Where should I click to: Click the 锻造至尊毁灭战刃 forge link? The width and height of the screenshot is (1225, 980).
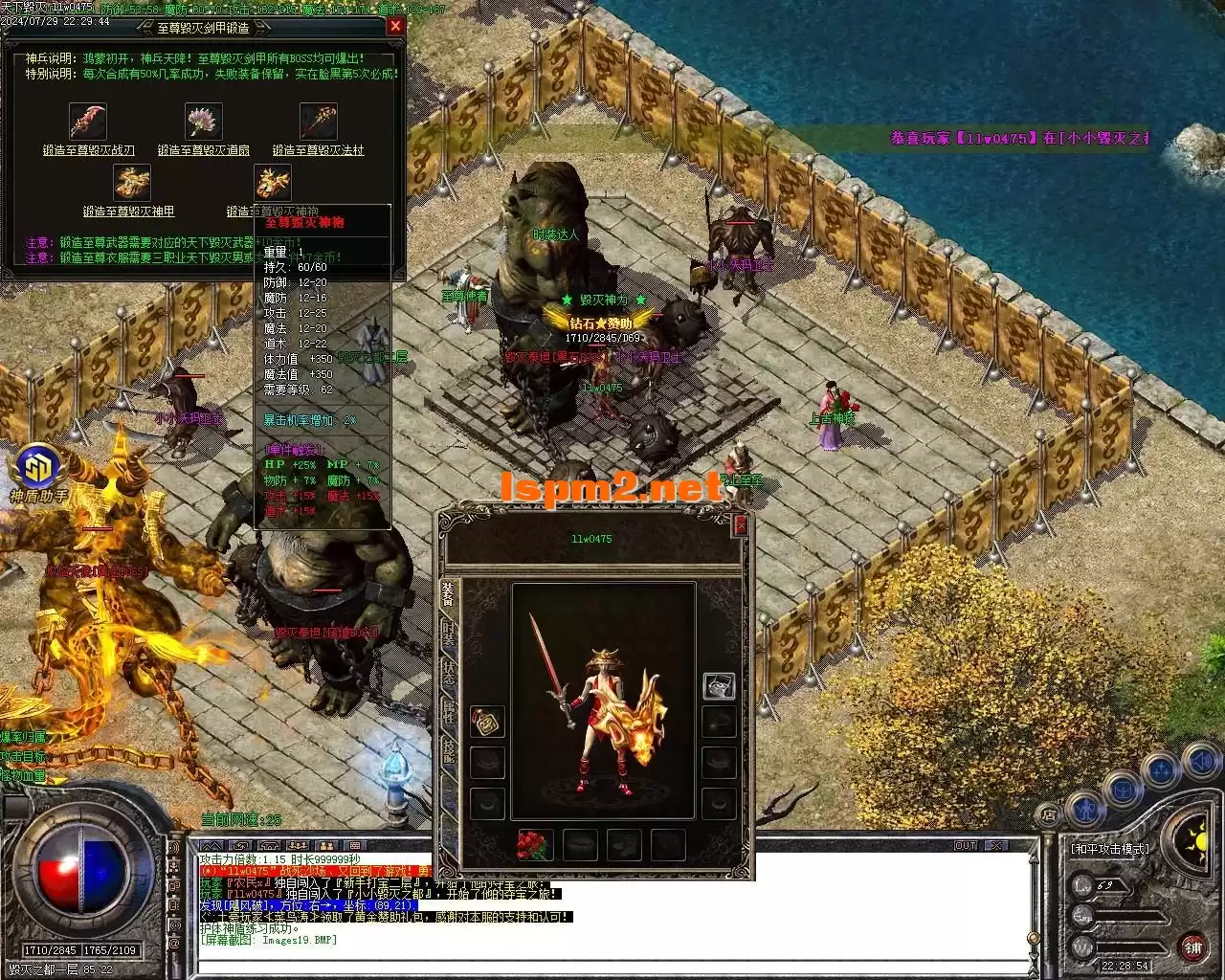tap(89, 150)
